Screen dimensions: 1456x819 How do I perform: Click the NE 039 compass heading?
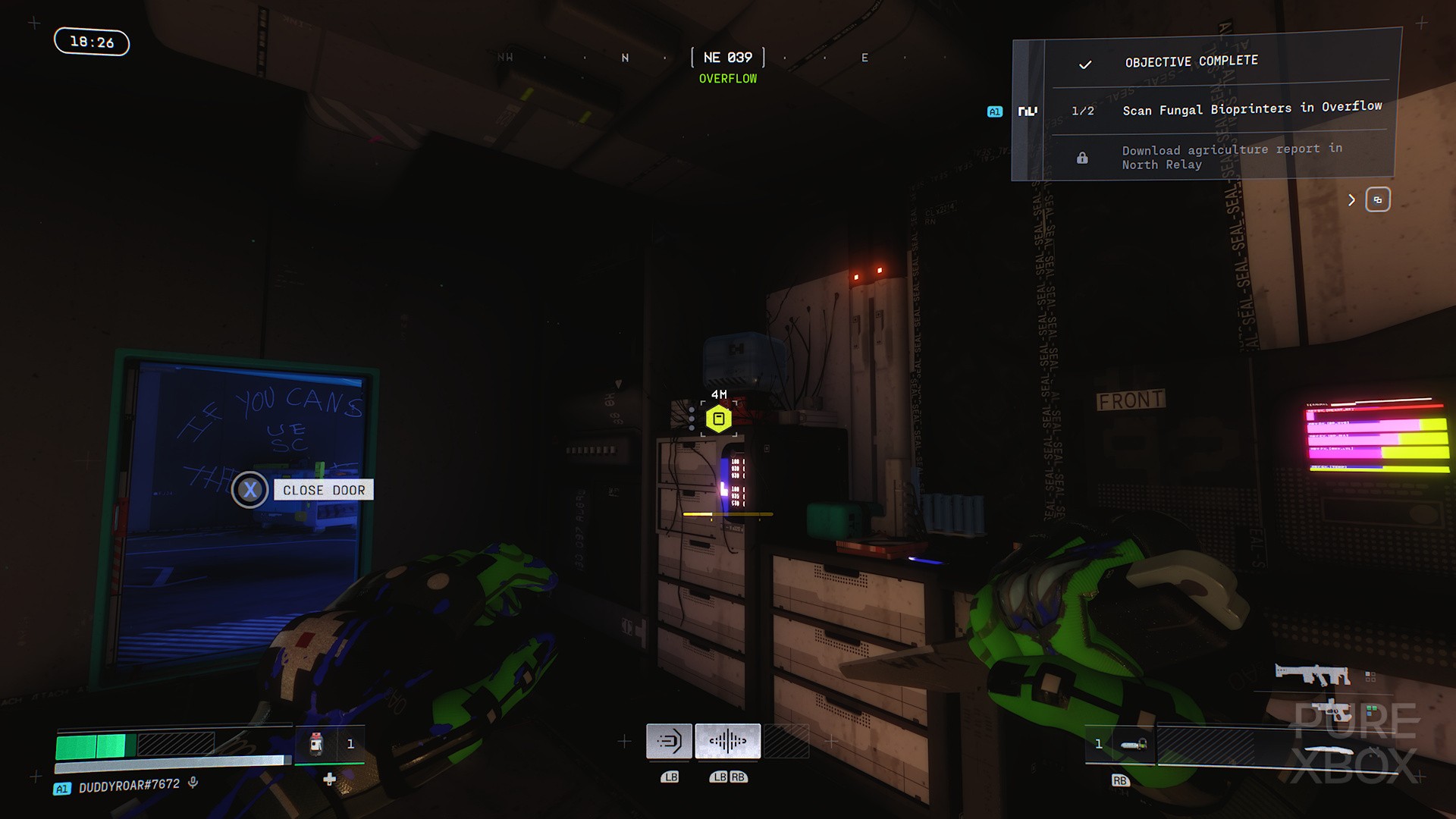727,58
